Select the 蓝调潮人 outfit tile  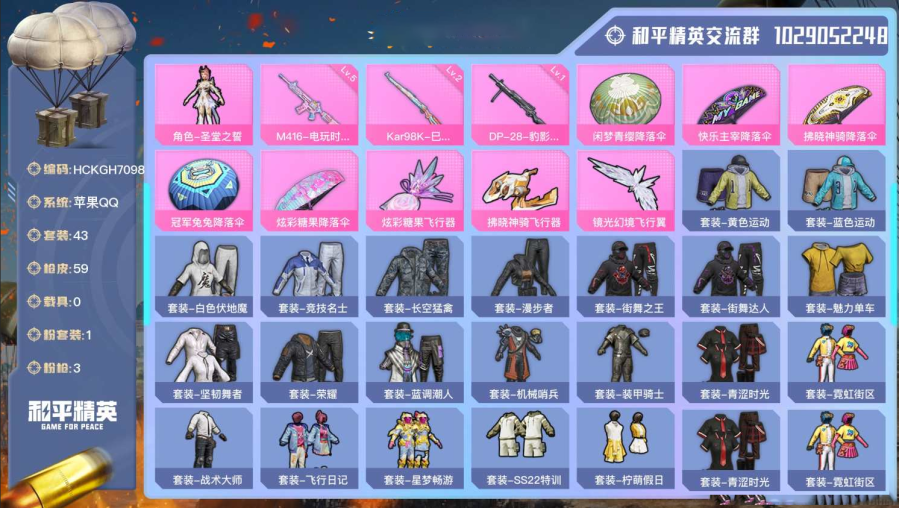[x=414, y=360]
